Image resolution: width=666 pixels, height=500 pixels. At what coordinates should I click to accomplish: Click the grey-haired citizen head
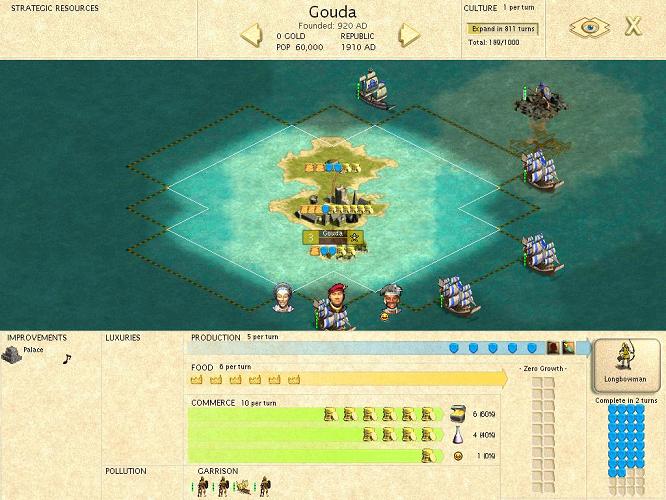pyautogui.click(x=283, y=296)
